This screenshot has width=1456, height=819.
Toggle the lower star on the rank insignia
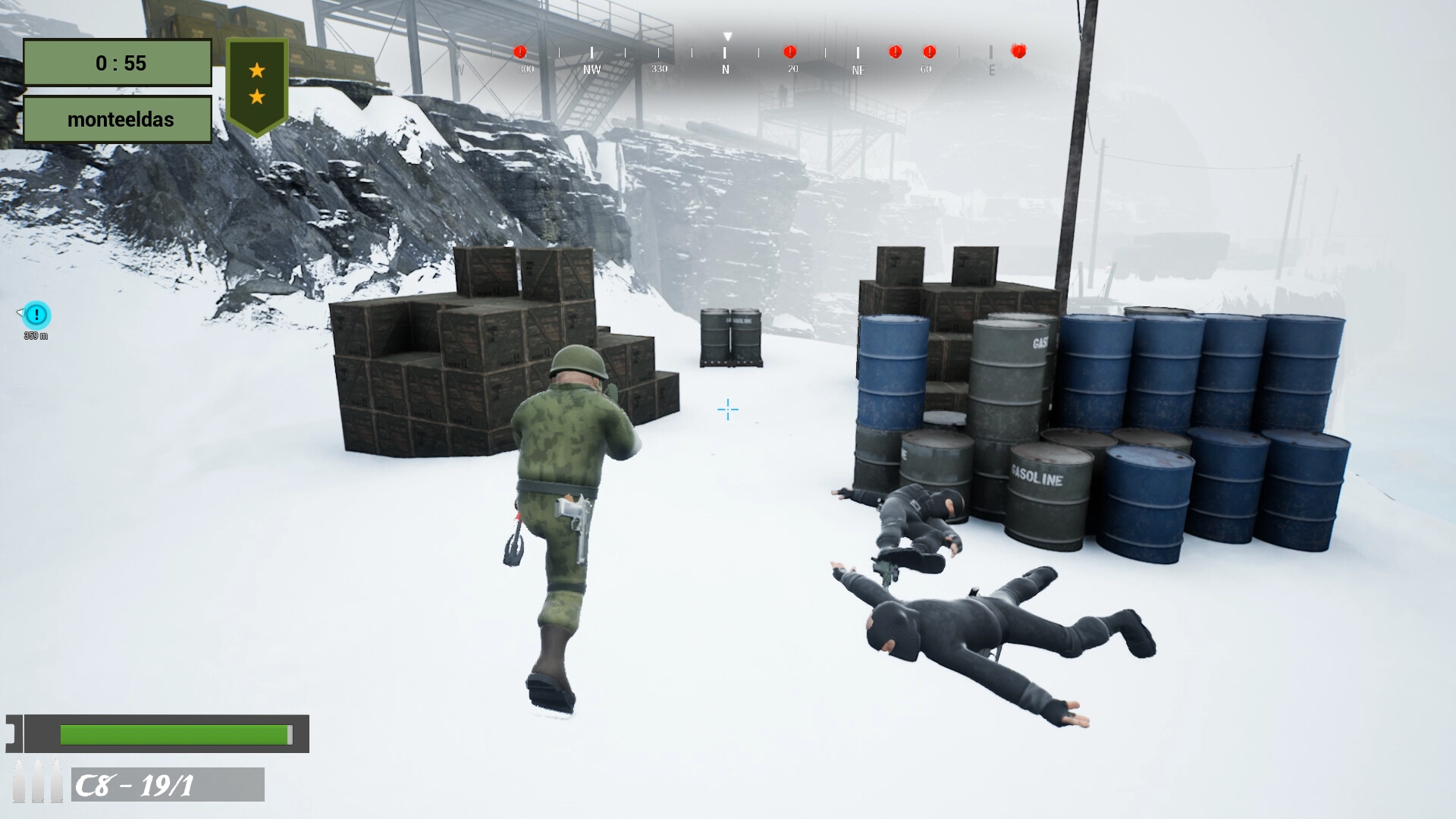pos(258,96)
